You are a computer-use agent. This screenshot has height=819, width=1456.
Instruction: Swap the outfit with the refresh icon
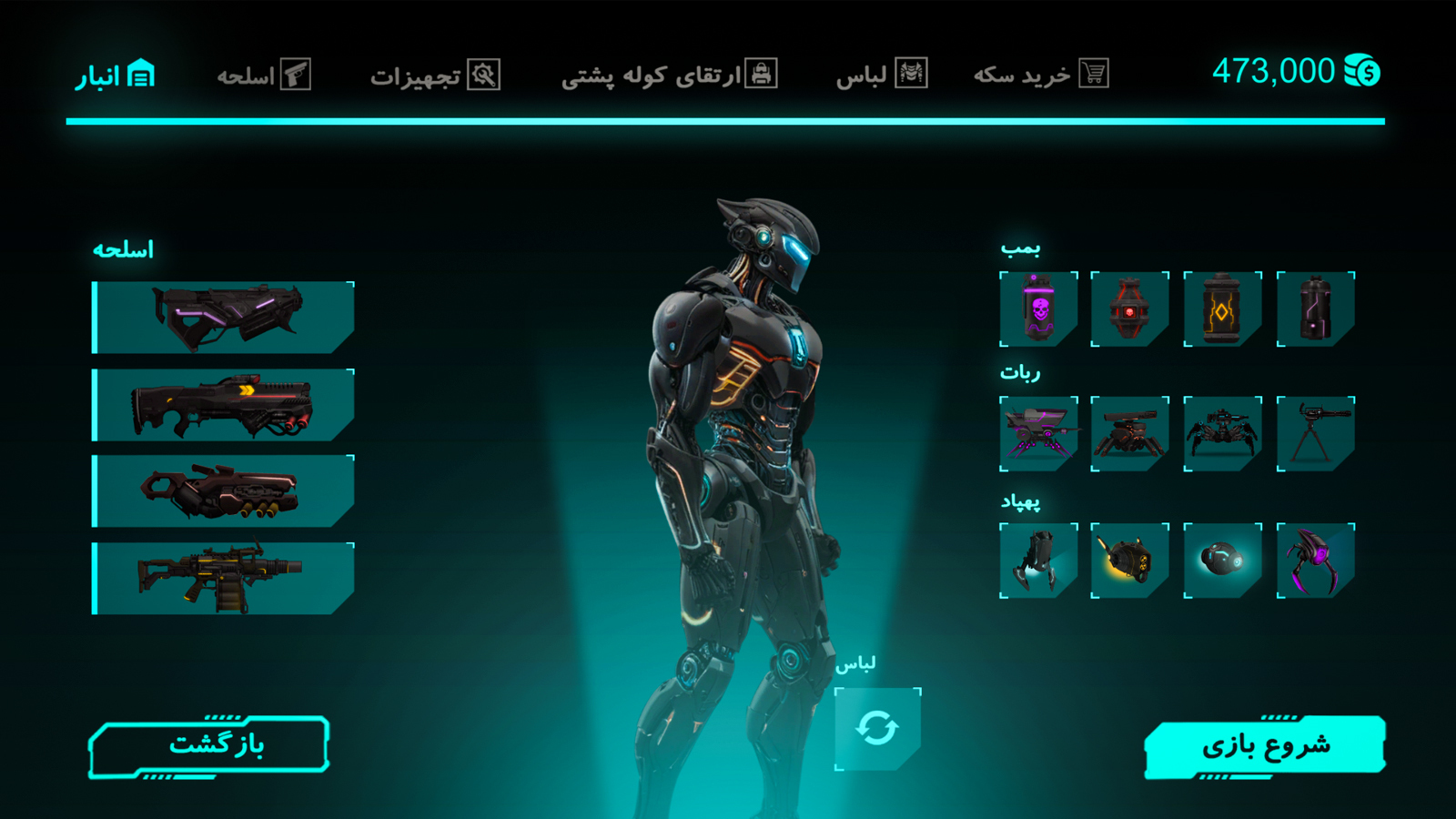pyautogui.click(x=877, y=729)
